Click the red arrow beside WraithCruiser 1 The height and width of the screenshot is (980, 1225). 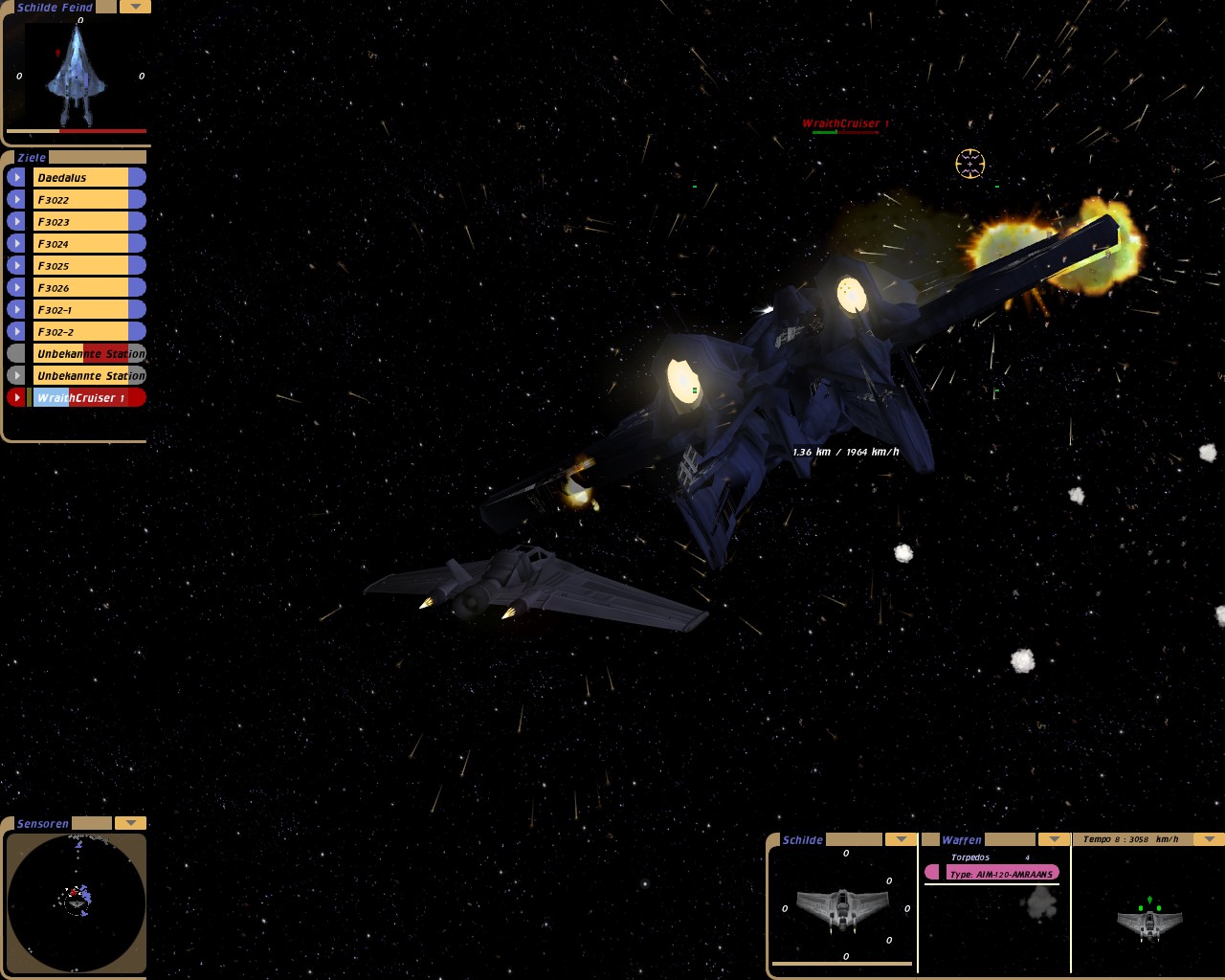(x=16, y=397)
